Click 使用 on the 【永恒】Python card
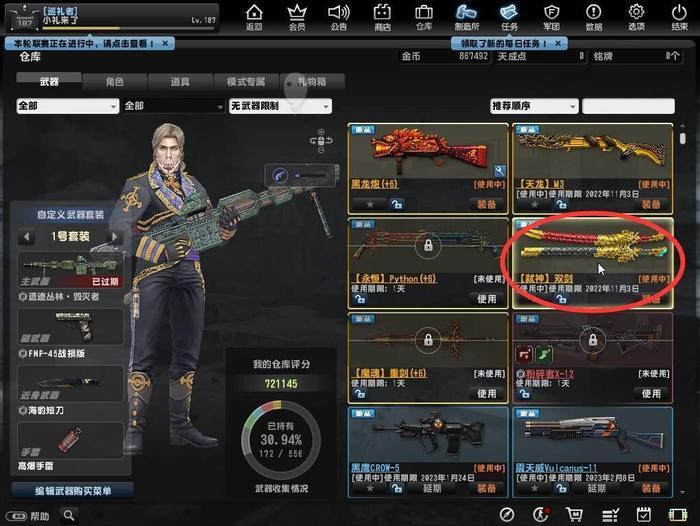Image resolution: width=700 pixels, height=526 pixels. (486, 298)
